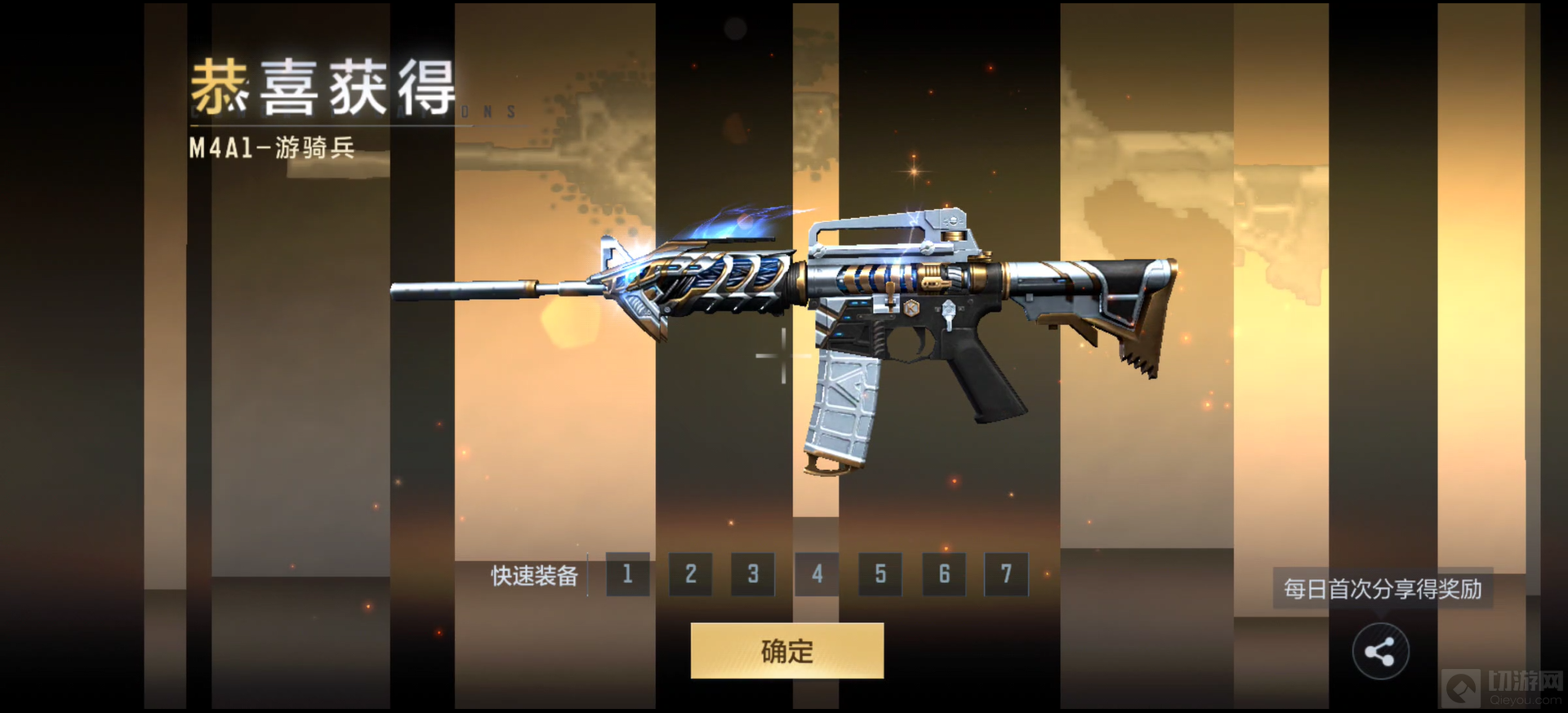
Task: Select quick-equip slot 5
Action: coord(880,574)
